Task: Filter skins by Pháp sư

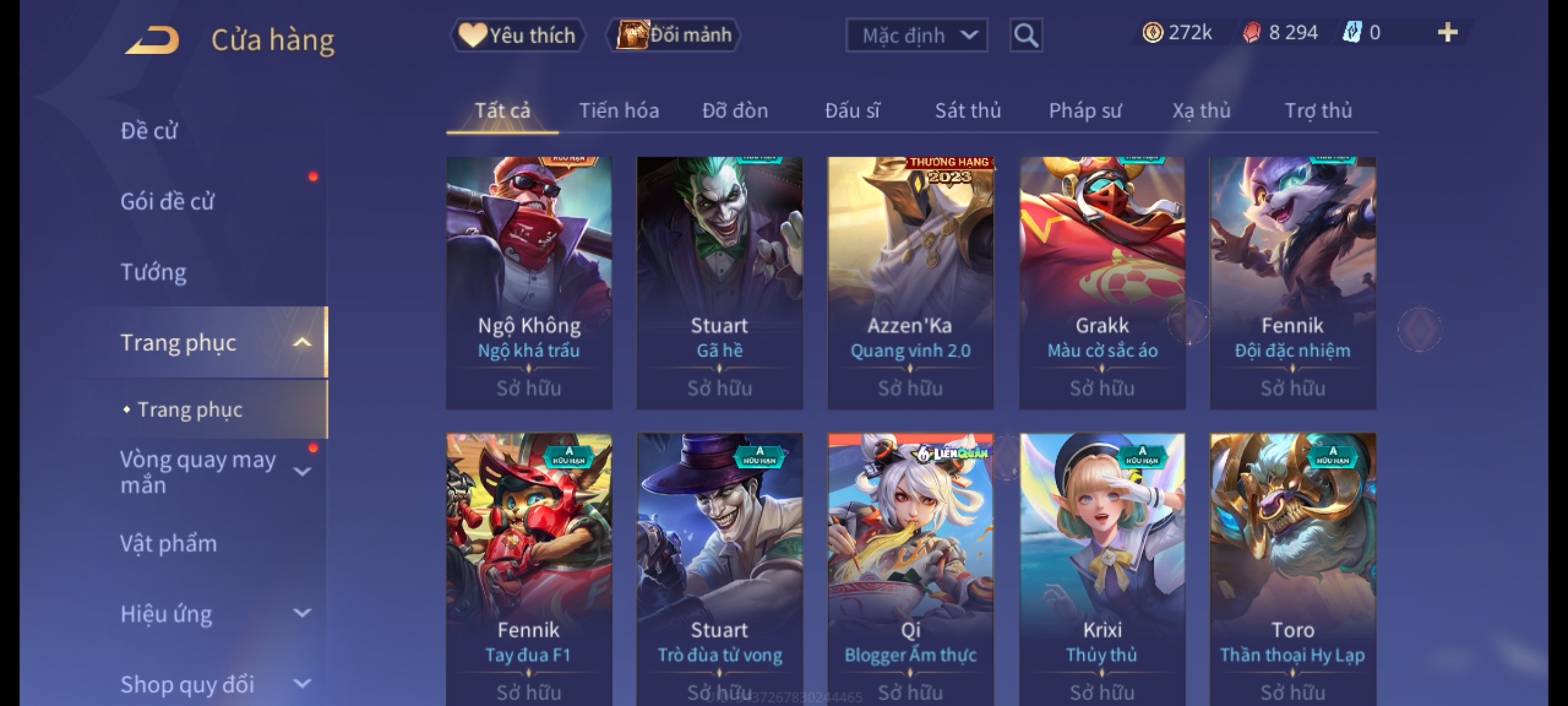Action: click(x=1085, y=110)
